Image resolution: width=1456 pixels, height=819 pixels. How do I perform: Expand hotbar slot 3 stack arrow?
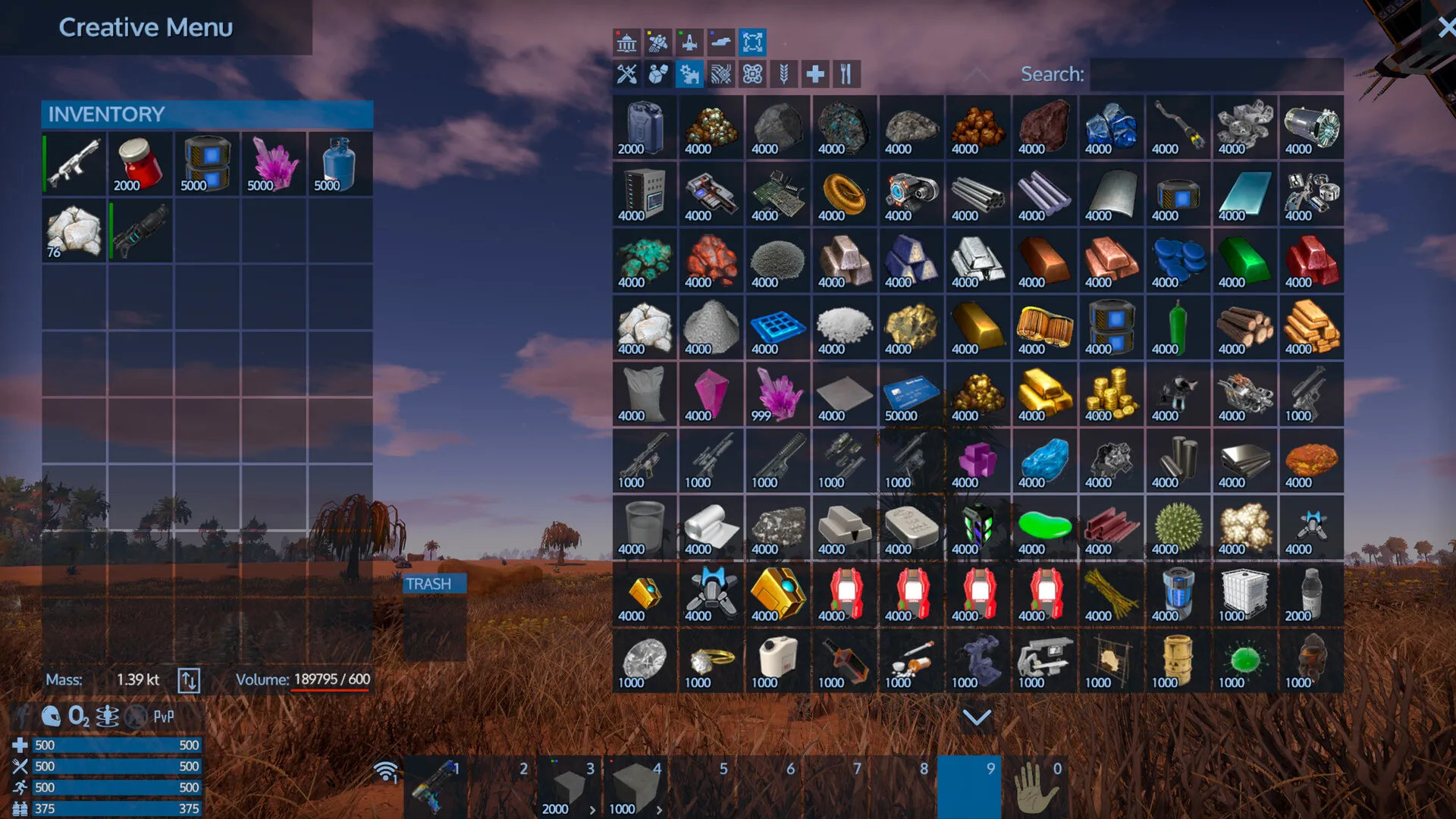click(x=592, y=809)
